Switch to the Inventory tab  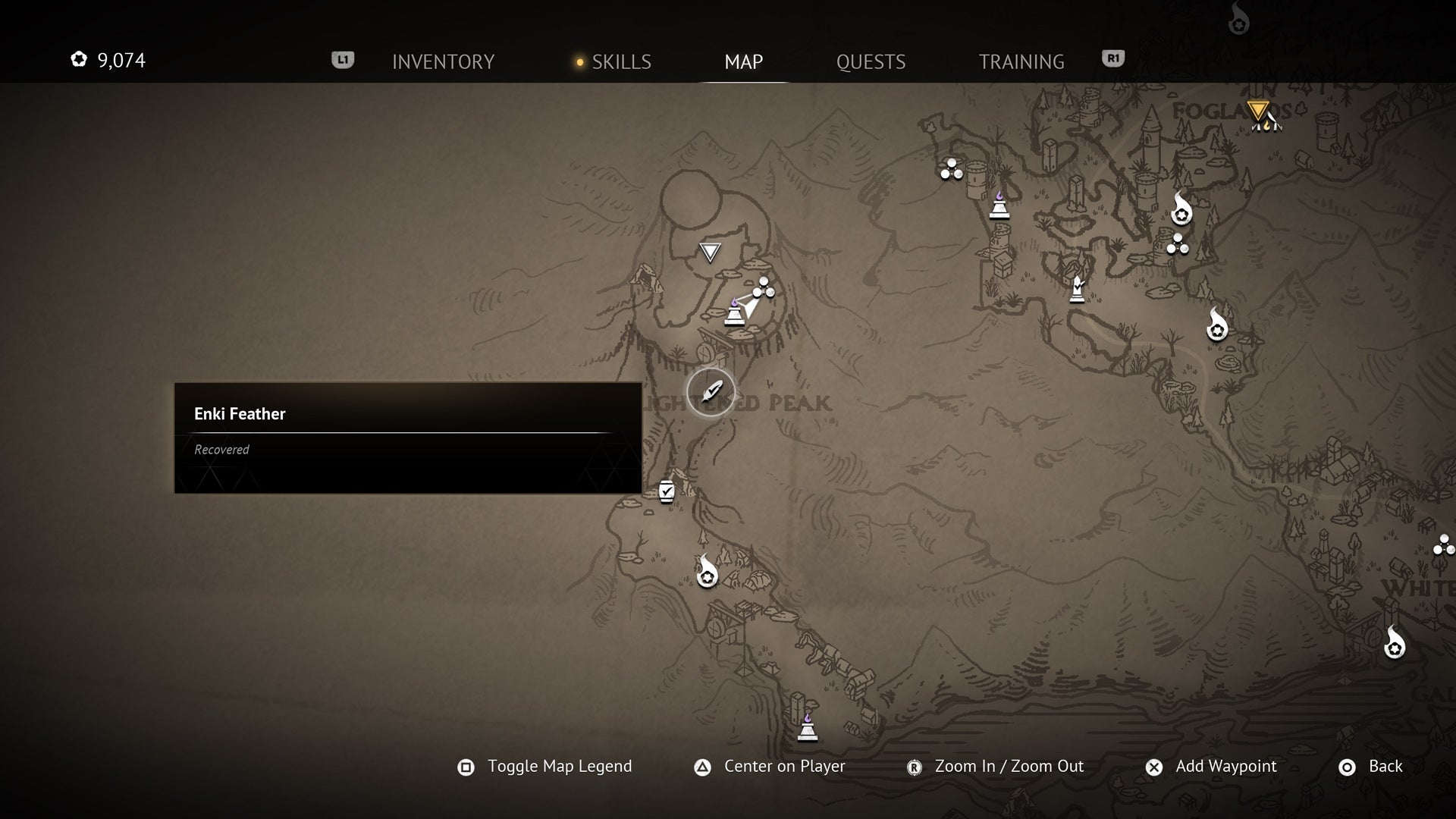coord(443,61)
